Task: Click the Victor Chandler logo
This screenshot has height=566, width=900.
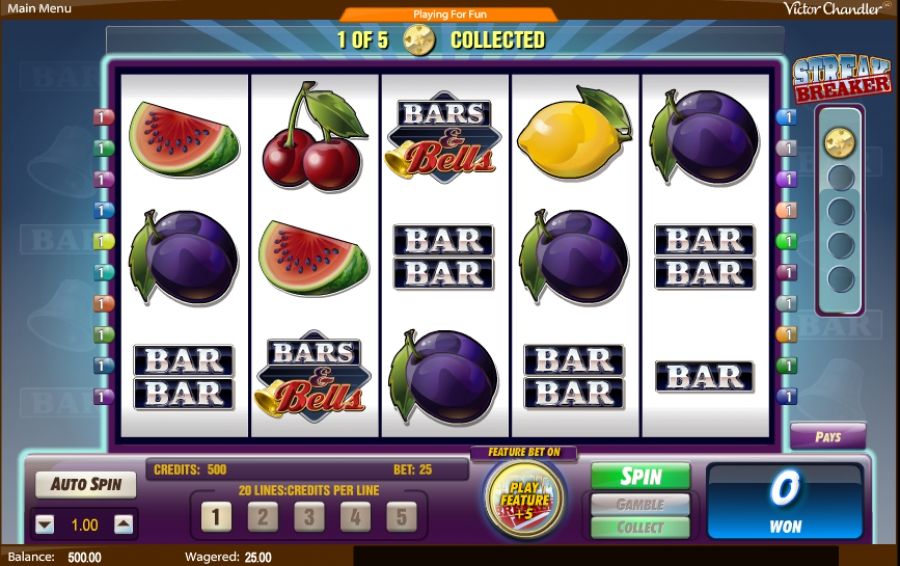Action: (836, 9)
